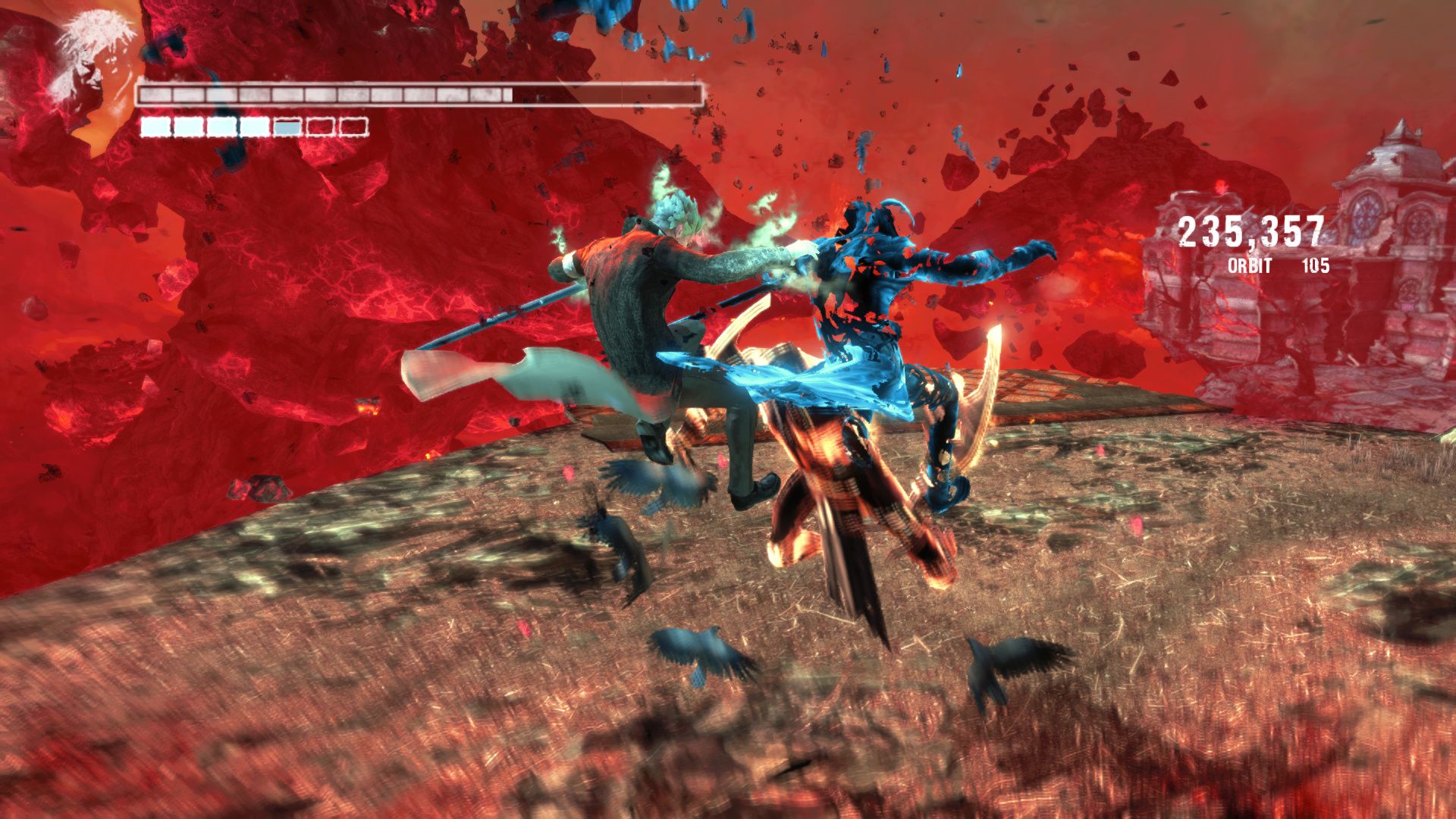This screenshot has width=1456, height=819.
Task: Click Dante's portrait icon
Action: click(89, 61)
